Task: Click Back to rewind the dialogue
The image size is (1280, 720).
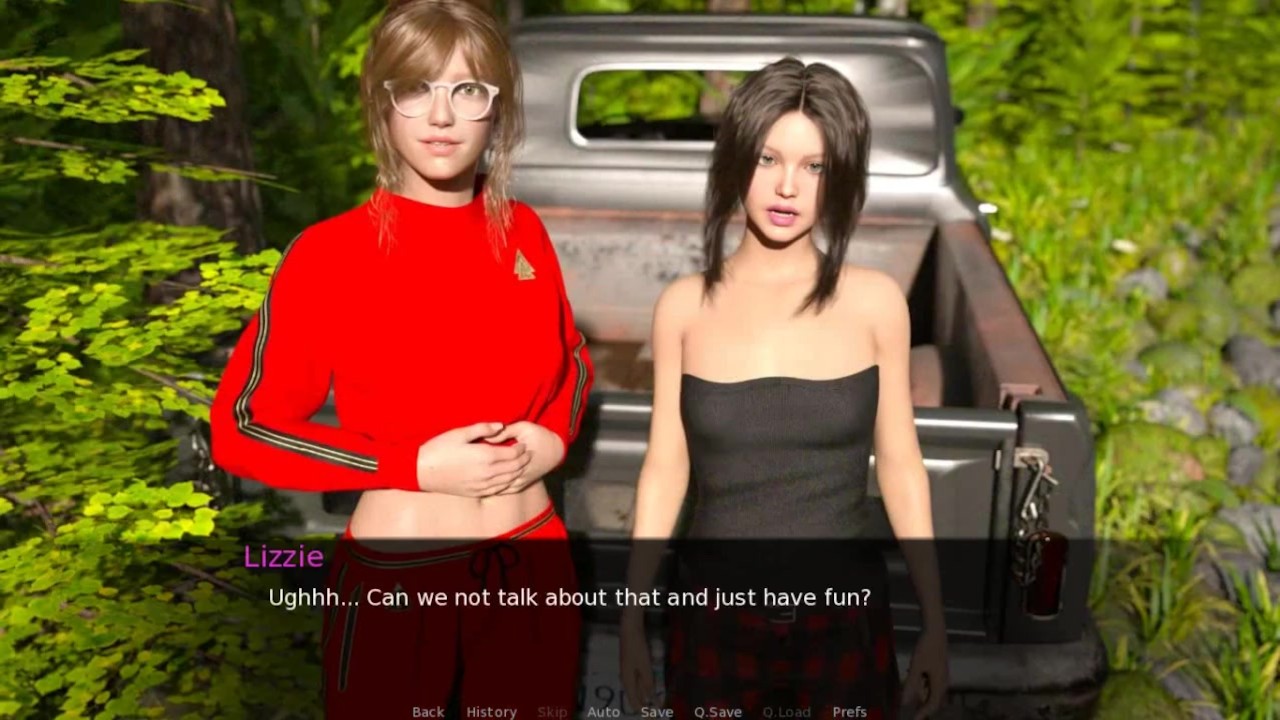Action: 427,711
